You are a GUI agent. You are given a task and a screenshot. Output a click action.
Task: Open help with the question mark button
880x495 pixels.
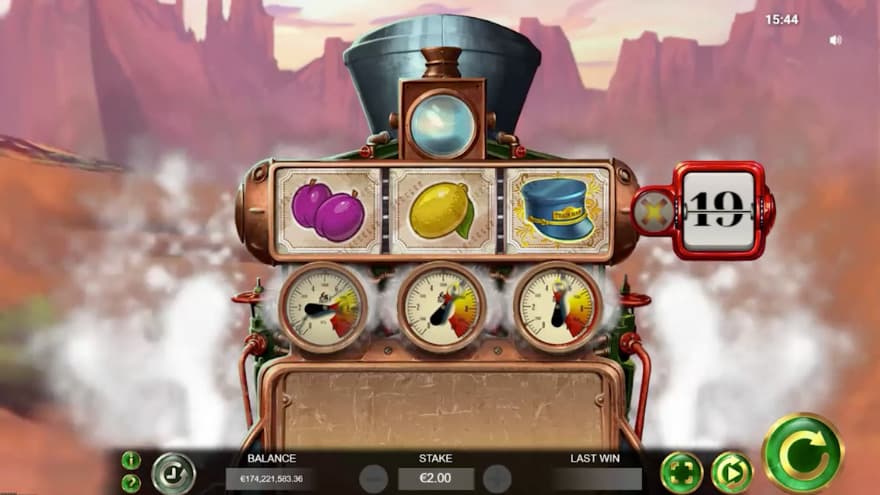point(131,483)
